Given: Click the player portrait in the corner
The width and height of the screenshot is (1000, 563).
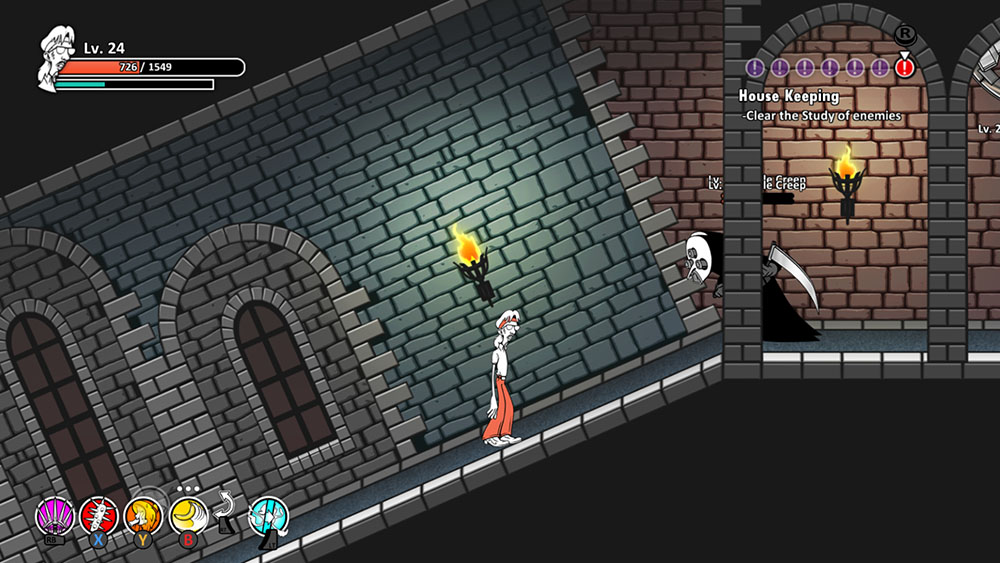Looking at the screenshot, I should tap(57, 62).
